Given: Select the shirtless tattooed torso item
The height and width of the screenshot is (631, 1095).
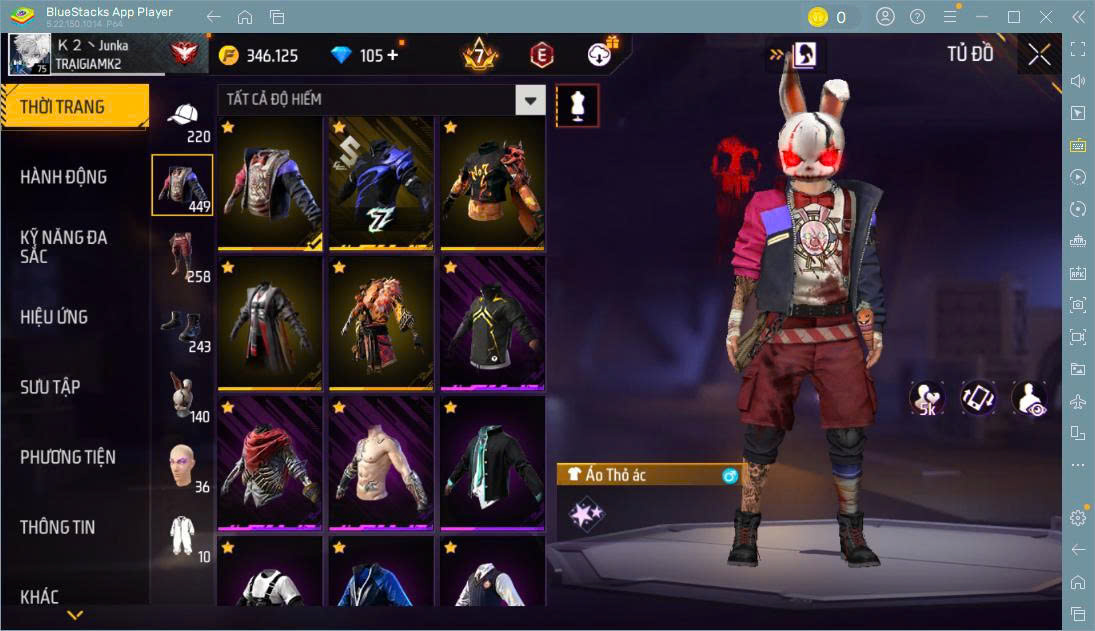Looking at the screenshot, I should 381,465.
